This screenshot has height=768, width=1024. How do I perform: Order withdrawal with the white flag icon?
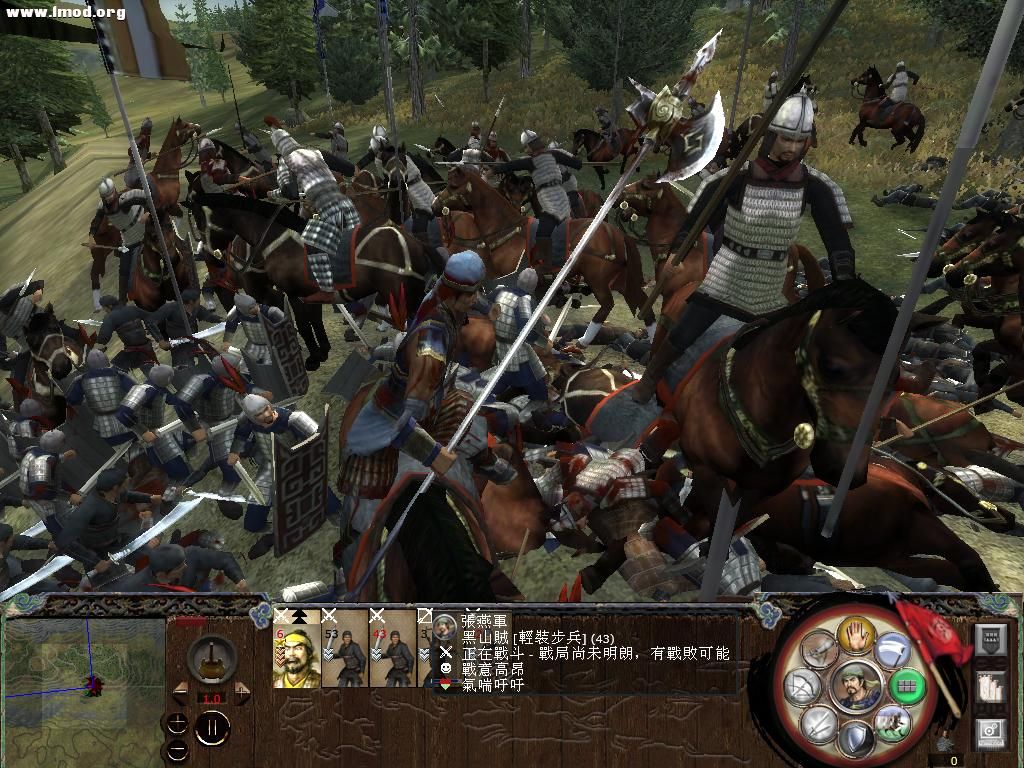(893, 652)
